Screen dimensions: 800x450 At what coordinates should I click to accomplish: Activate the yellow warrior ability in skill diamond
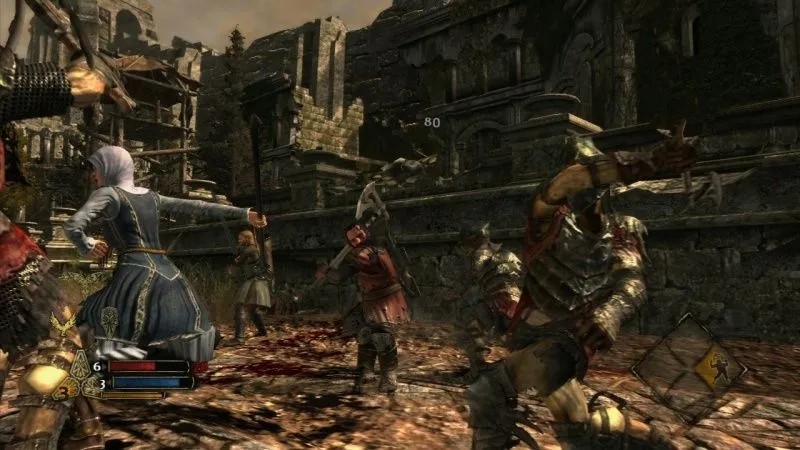pyautogui.click(x=716, y=370)
